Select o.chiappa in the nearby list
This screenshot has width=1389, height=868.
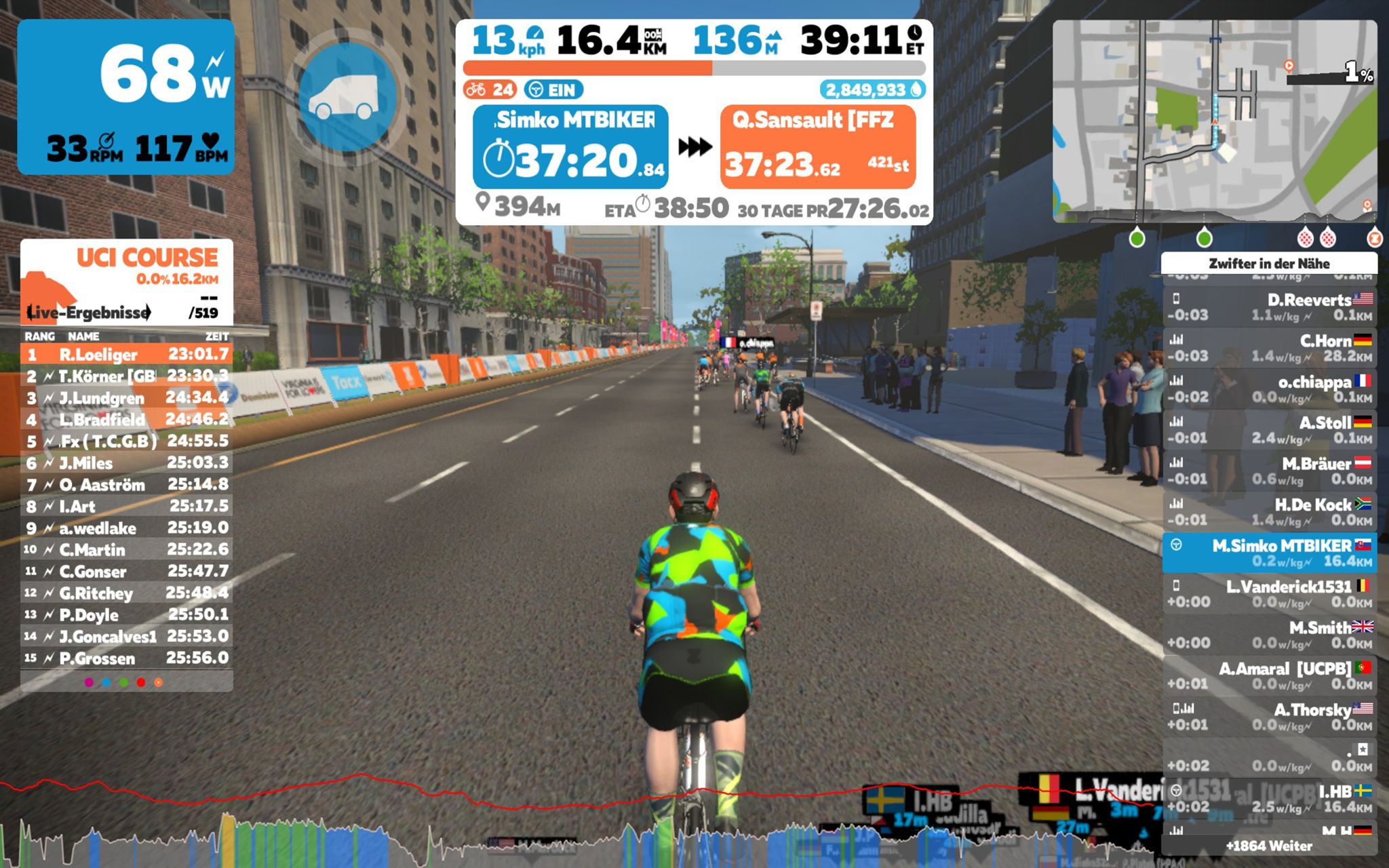1268,389
